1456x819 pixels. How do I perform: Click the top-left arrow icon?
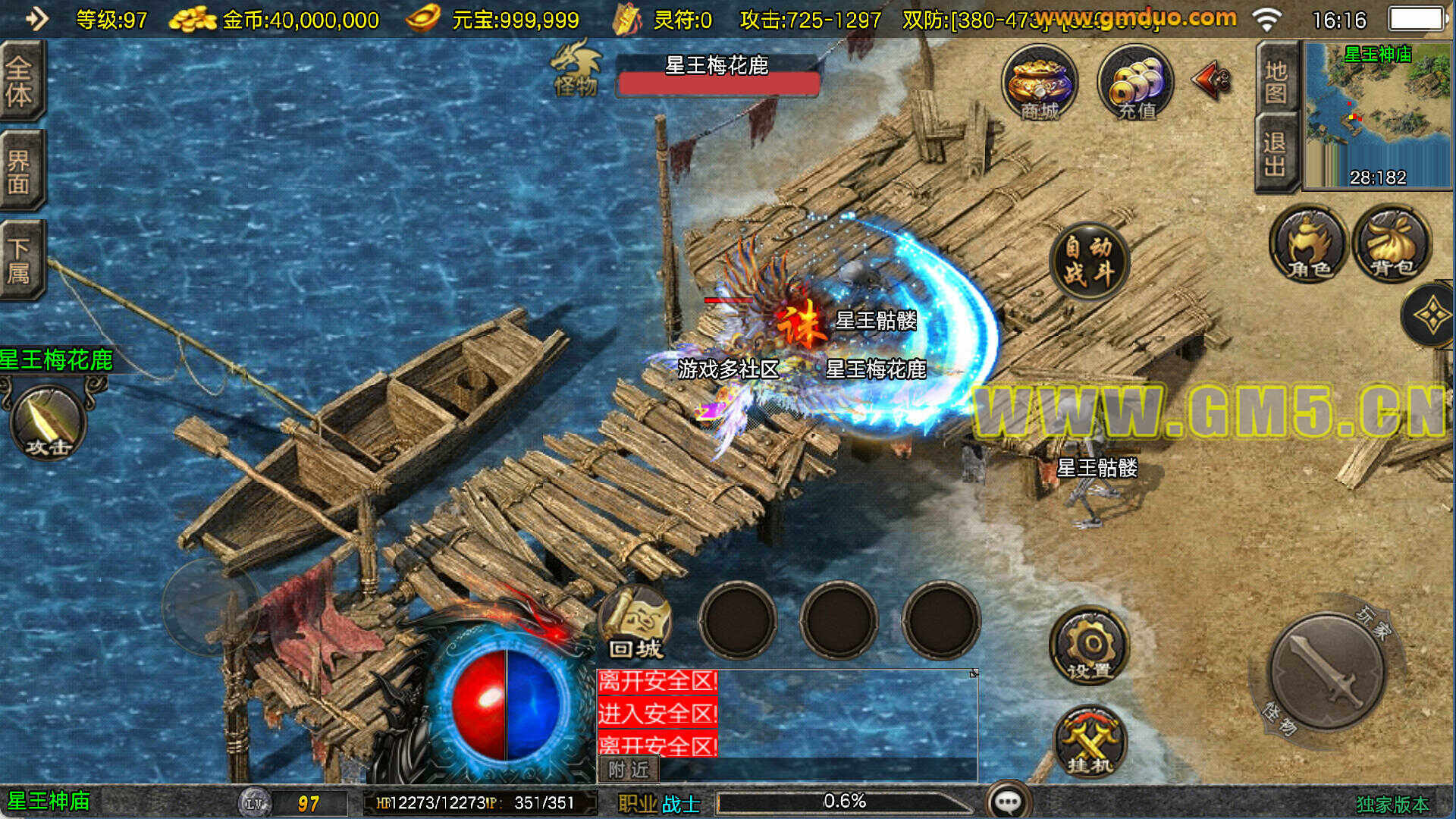click(x=36, y=18)
